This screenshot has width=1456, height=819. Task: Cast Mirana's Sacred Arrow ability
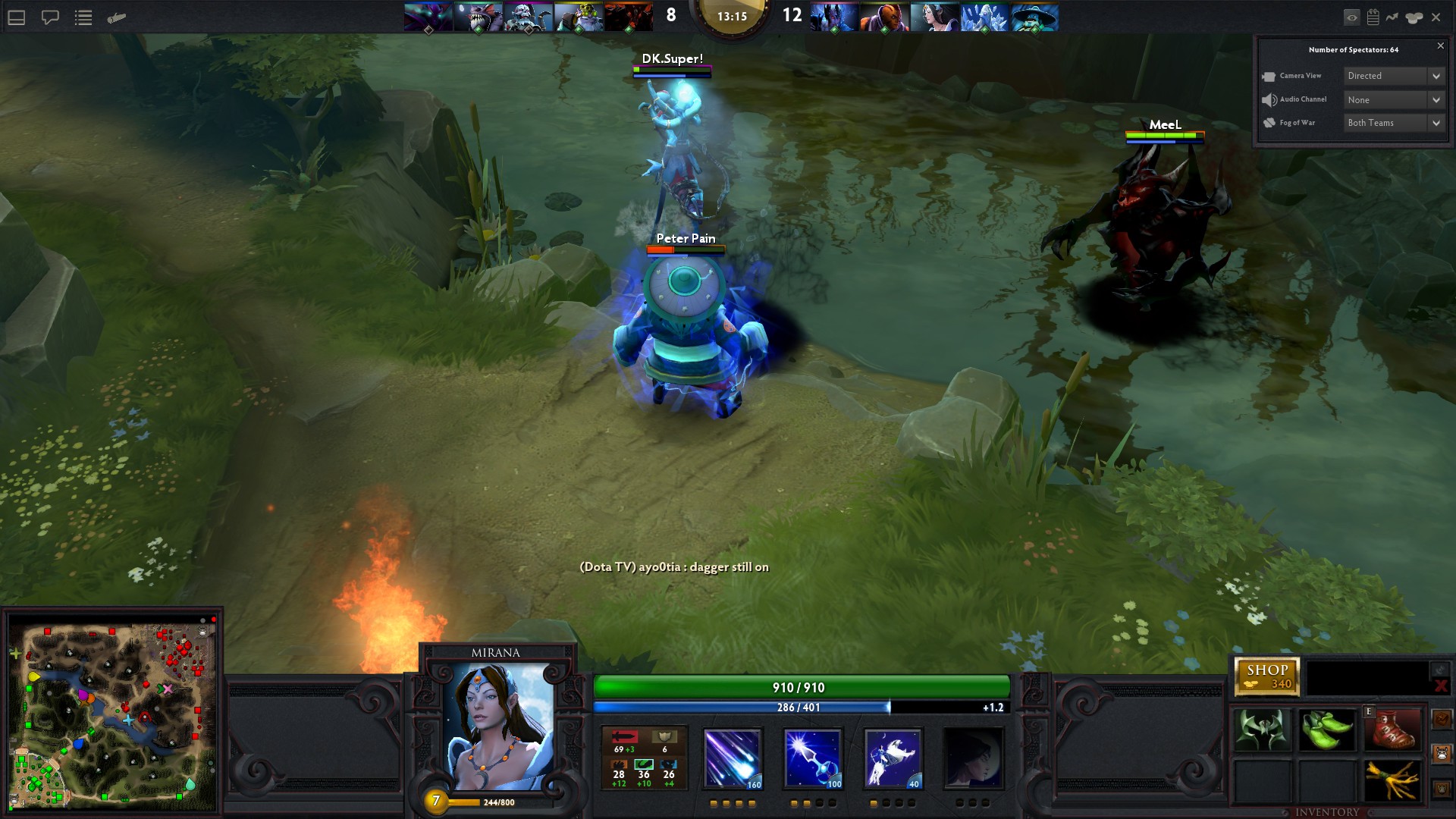pos(812,758)
